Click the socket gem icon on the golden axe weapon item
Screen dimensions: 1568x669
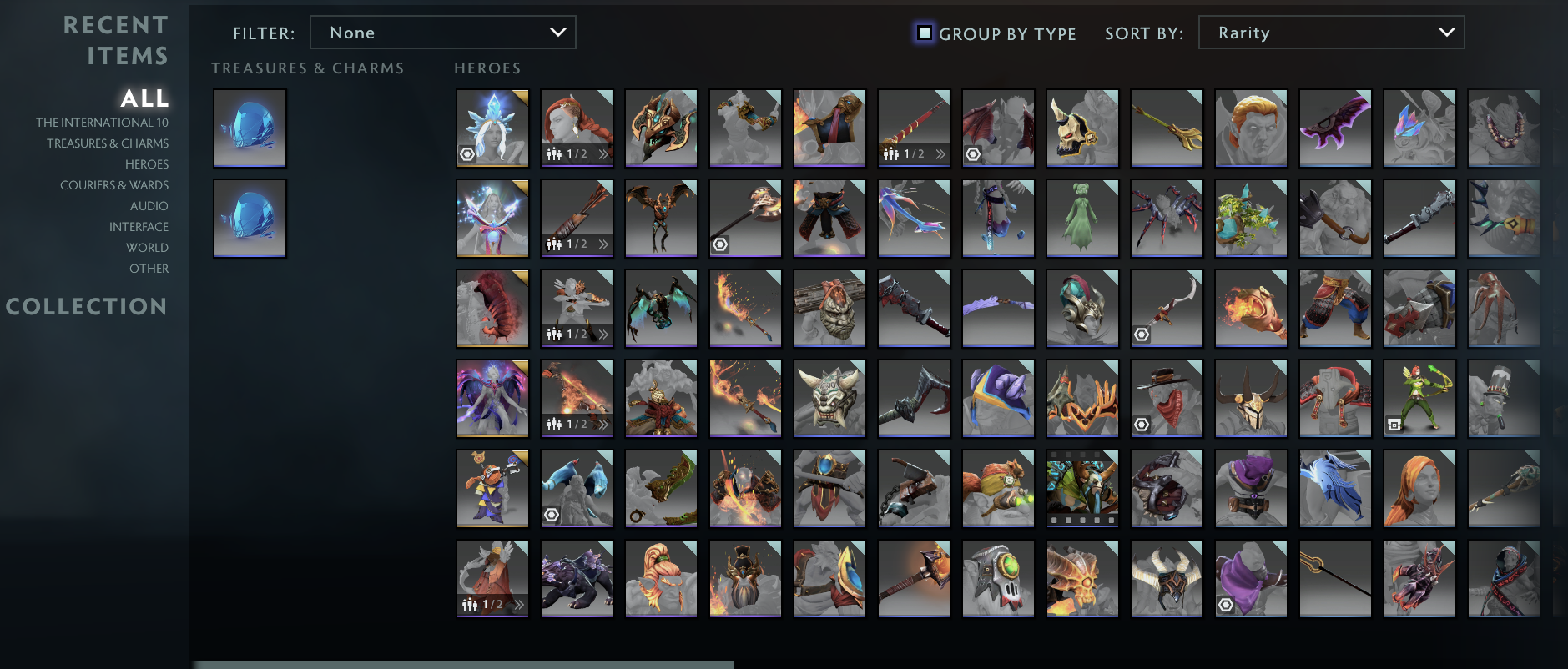(x=720, y=244)
